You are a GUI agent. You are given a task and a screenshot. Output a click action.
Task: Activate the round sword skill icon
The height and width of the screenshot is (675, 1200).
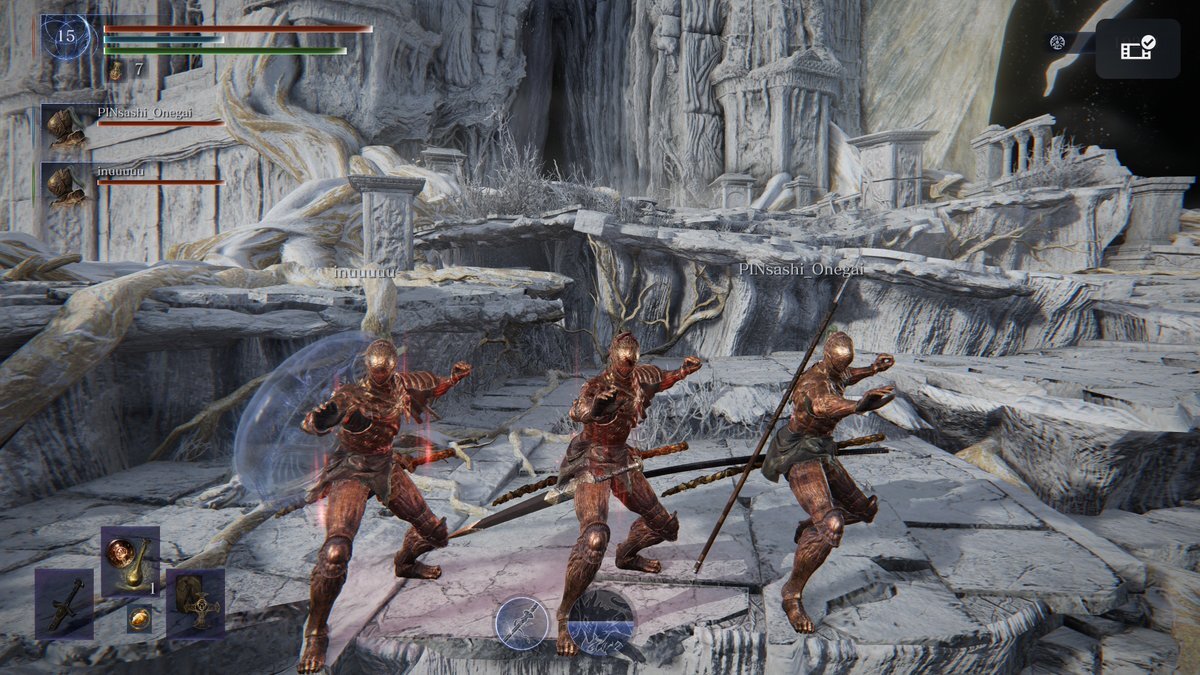coord(522,624)
